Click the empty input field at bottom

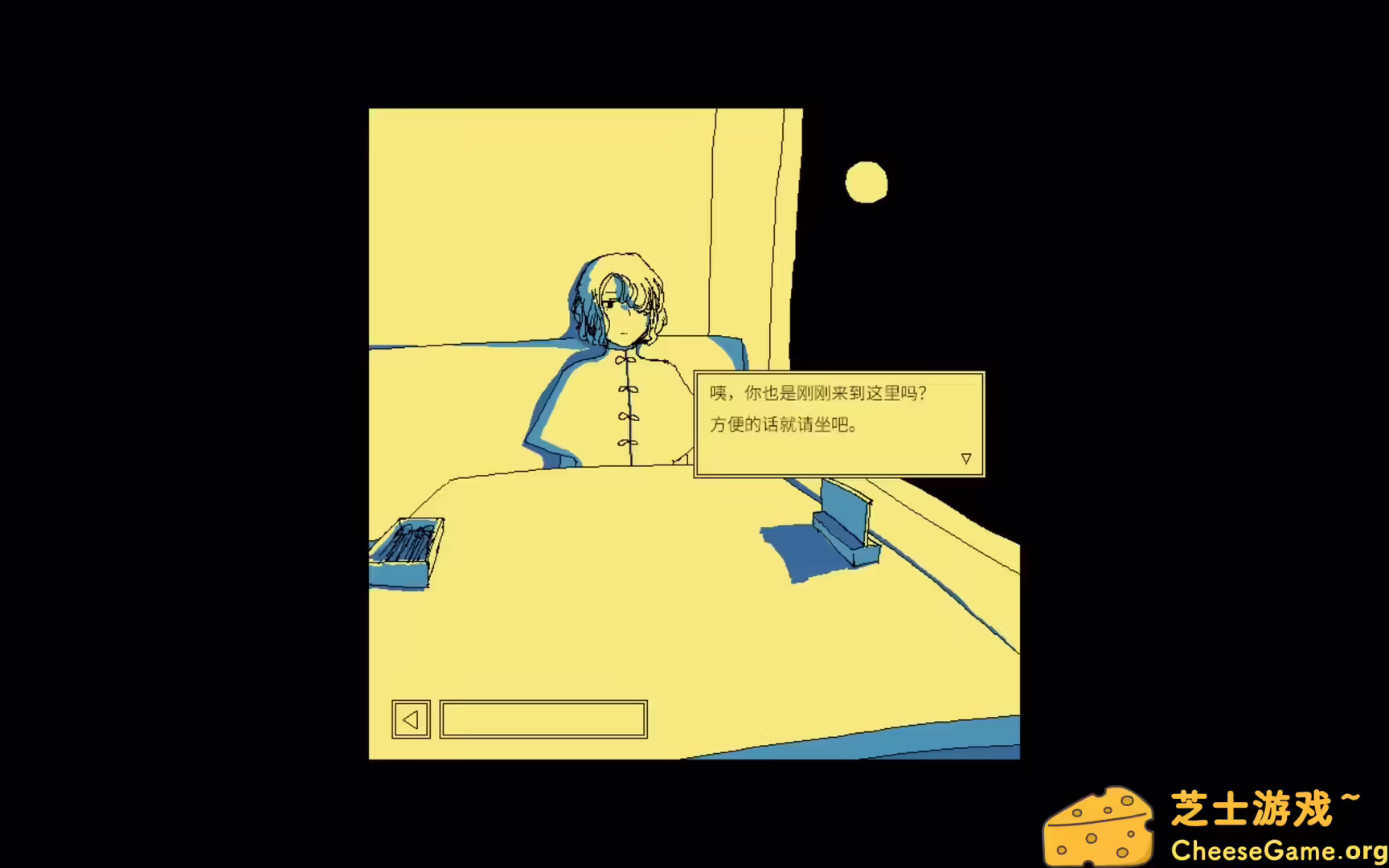(543, 719)
